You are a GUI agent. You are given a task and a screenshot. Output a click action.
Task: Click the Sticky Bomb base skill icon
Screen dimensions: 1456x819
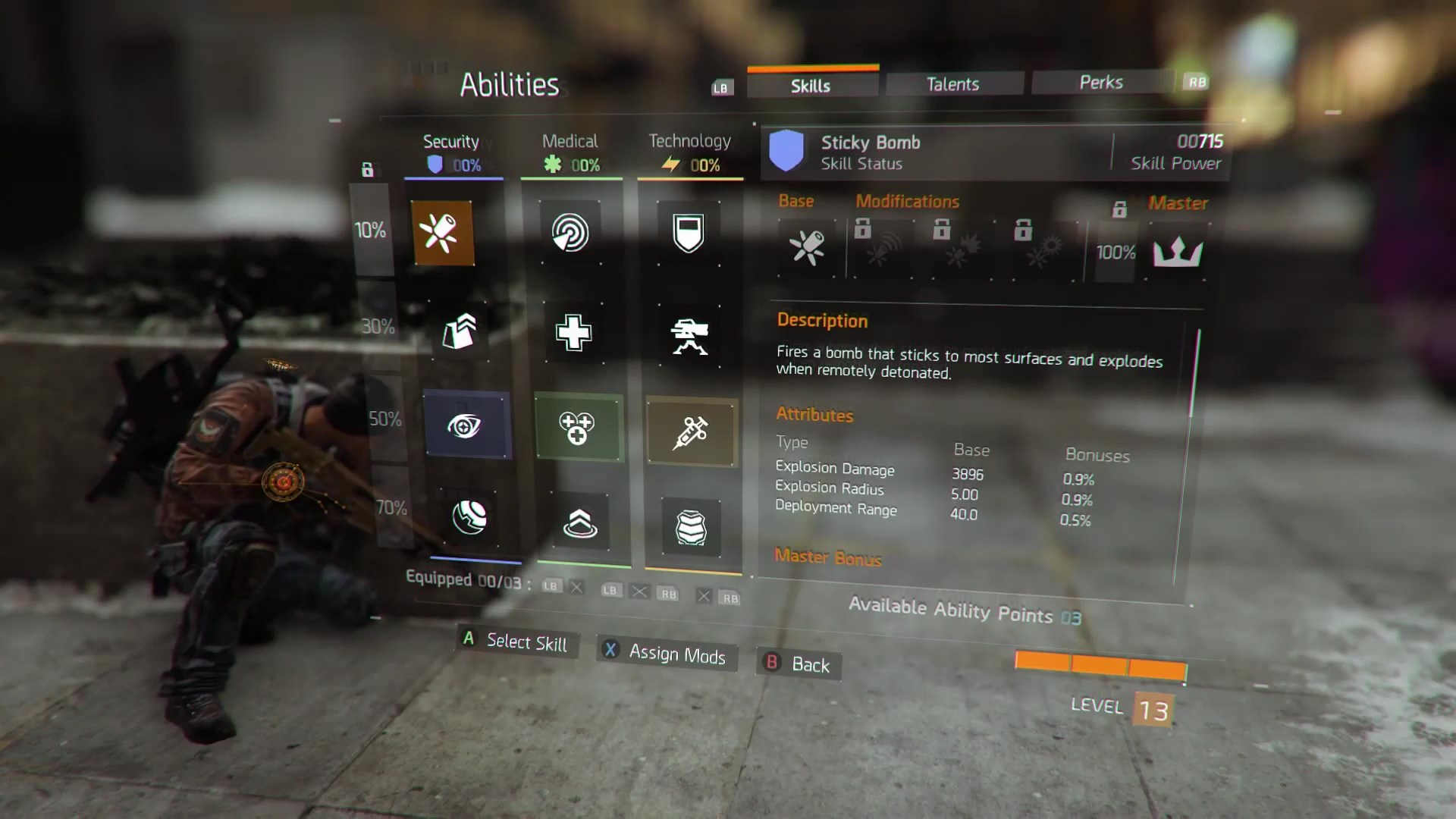[x=807, y=248]
